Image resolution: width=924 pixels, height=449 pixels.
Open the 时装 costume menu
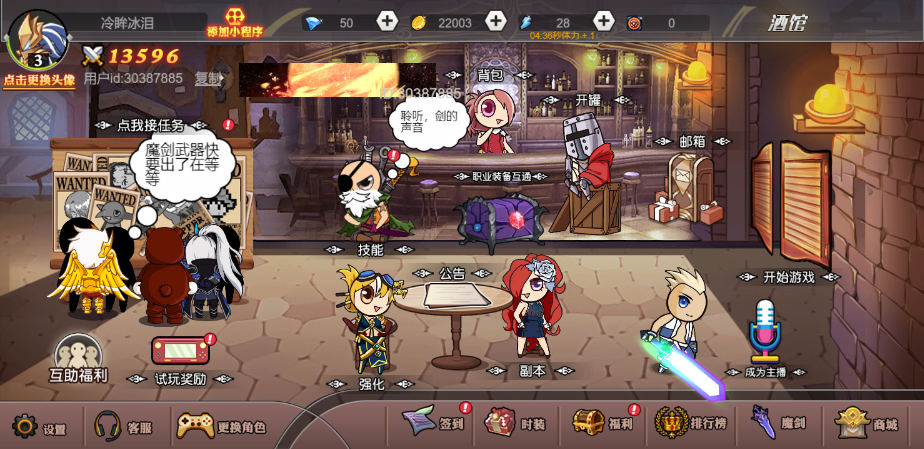pyautogui.click(x=515, y=423)
